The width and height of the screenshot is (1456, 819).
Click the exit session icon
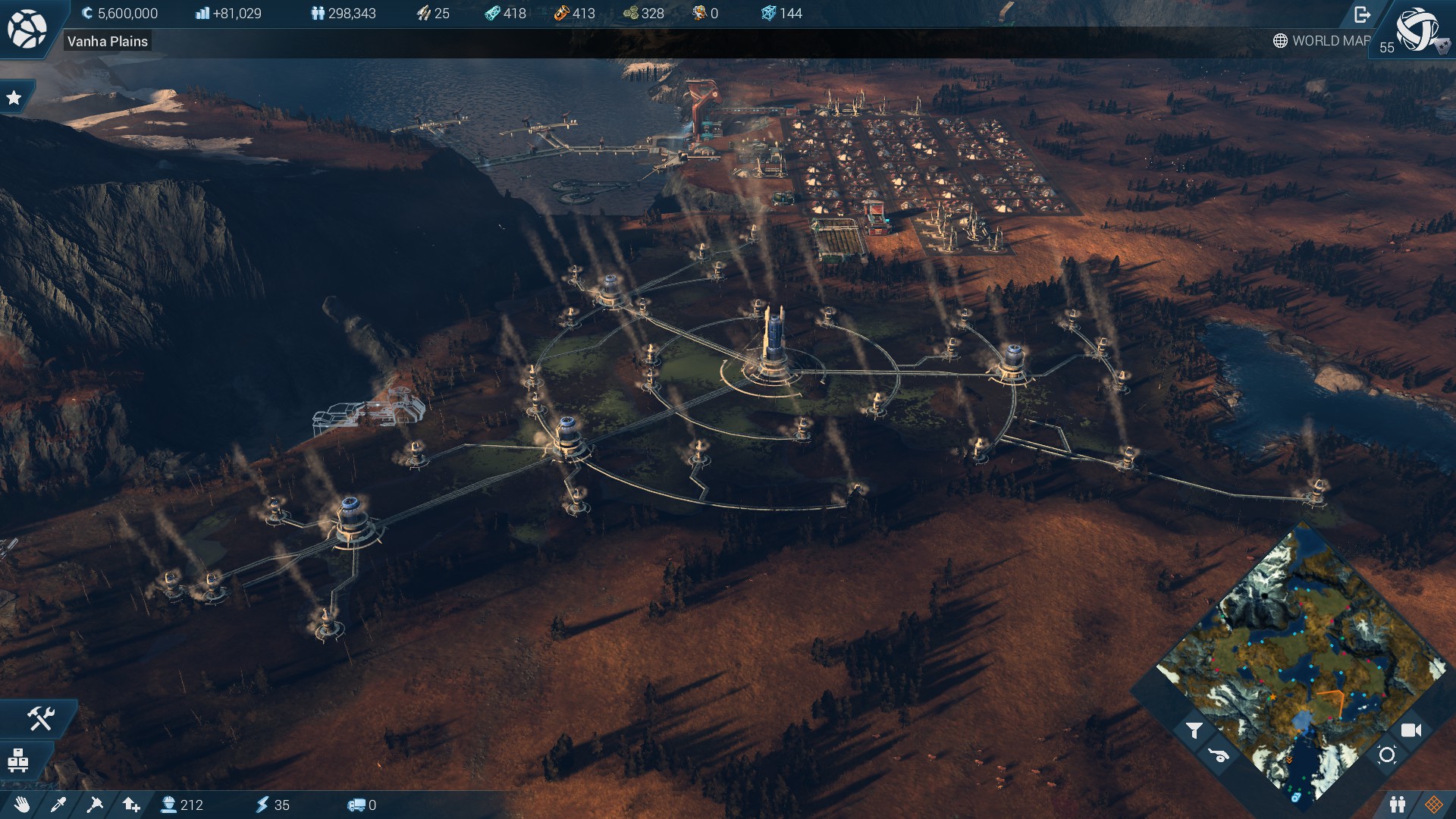tap(1362, 14)
